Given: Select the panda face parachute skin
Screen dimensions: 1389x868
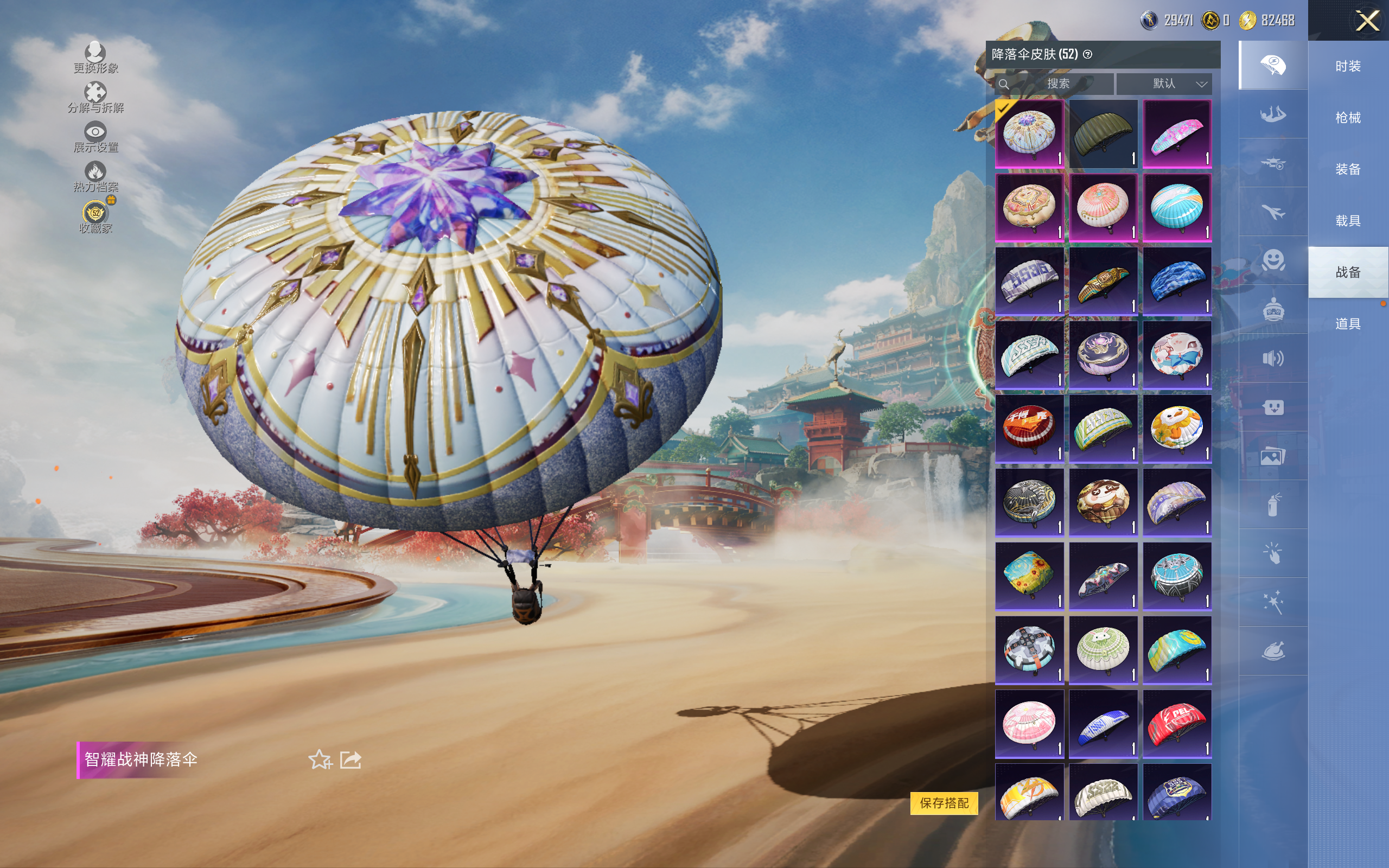Looking at the screenshot, I should [x=1103, y=503].
